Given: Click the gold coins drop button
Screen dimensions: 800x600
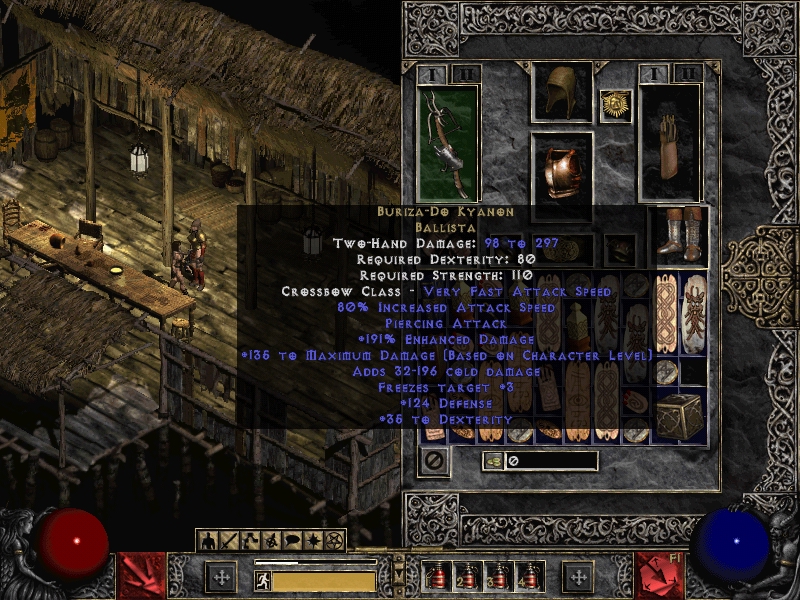Looking at the screenshot, I should [x=494, y=461].
